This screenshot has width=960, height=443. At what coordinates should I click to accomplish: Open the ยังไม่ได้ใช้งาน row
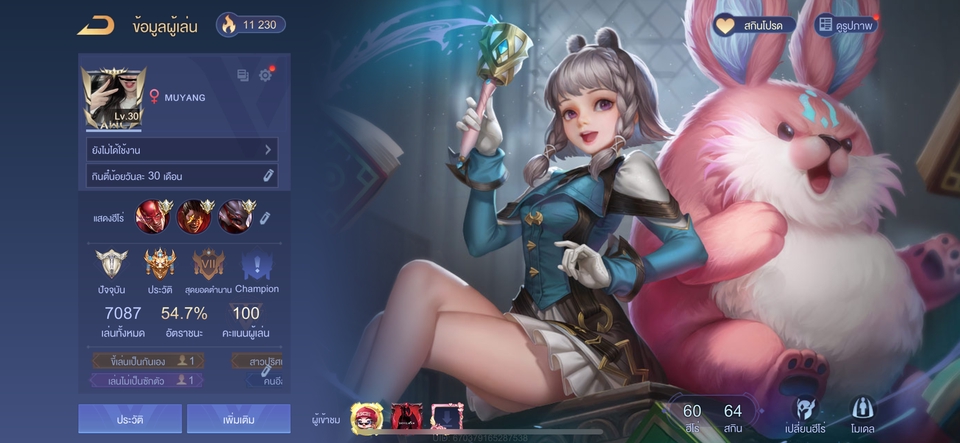tap(180, 150)
